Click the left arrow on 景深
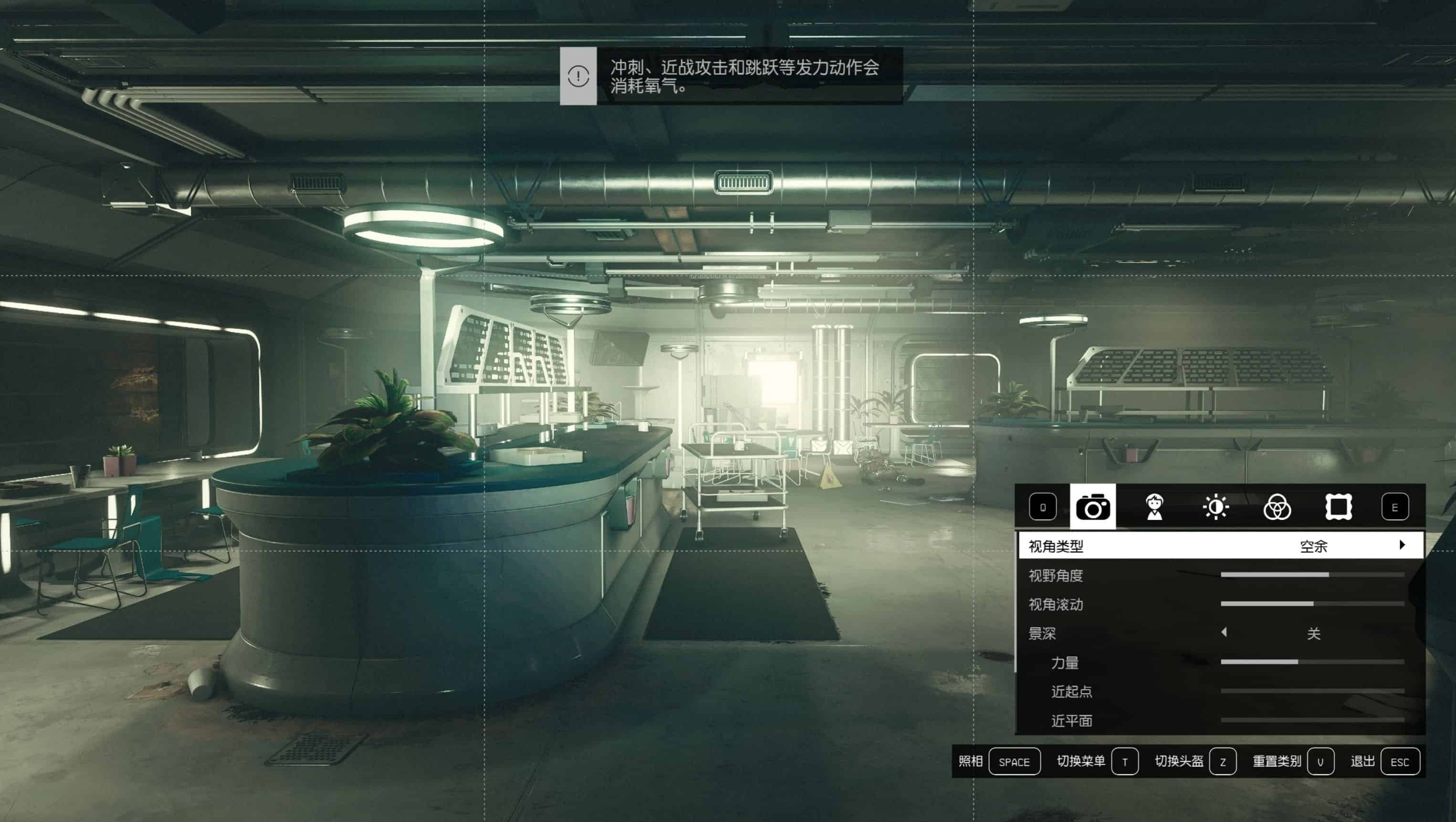Viewport: 1456px width, 822px height. click(1224, 632)
